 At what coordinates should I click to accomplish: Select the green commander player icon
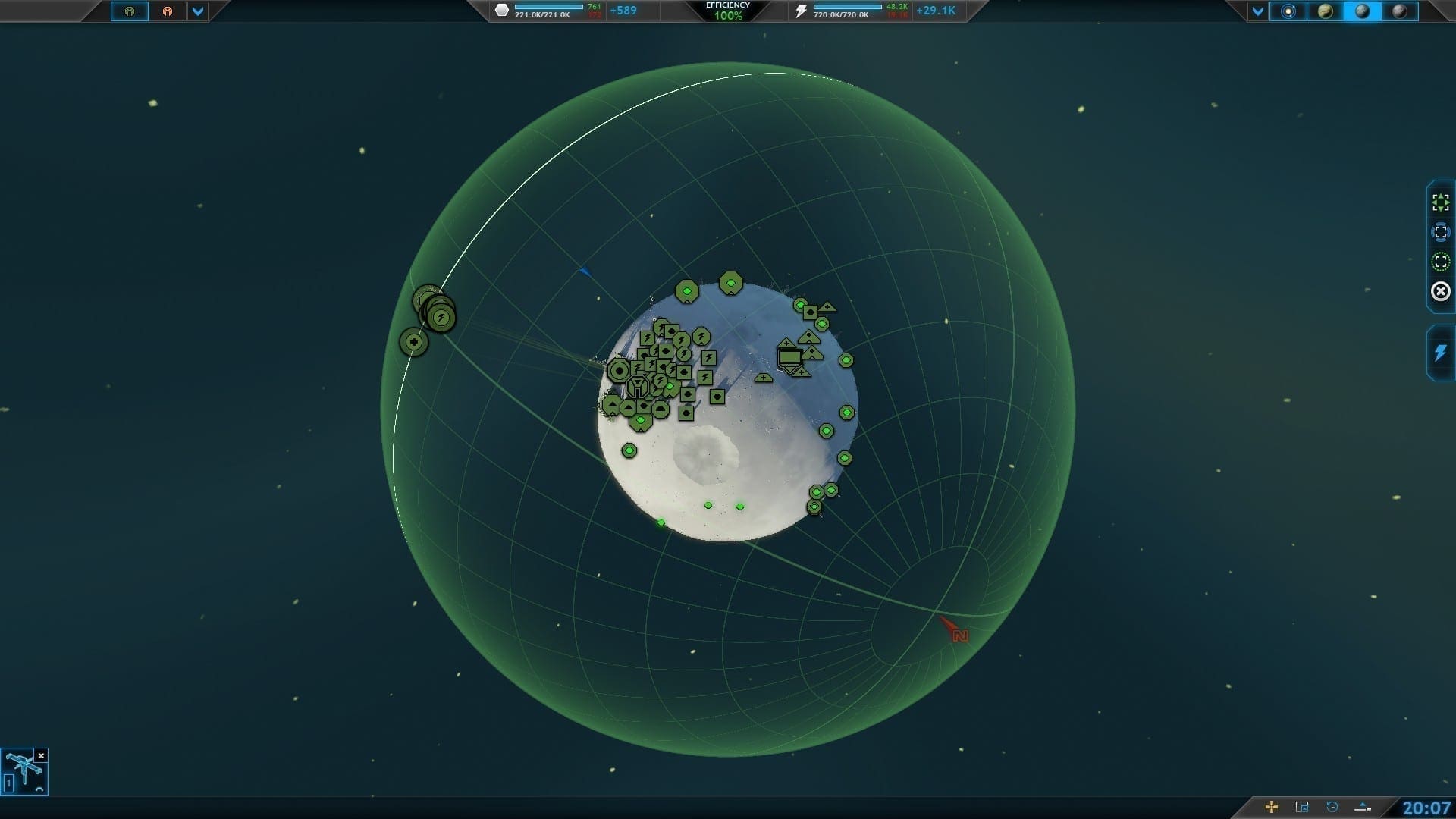(130, 11)
